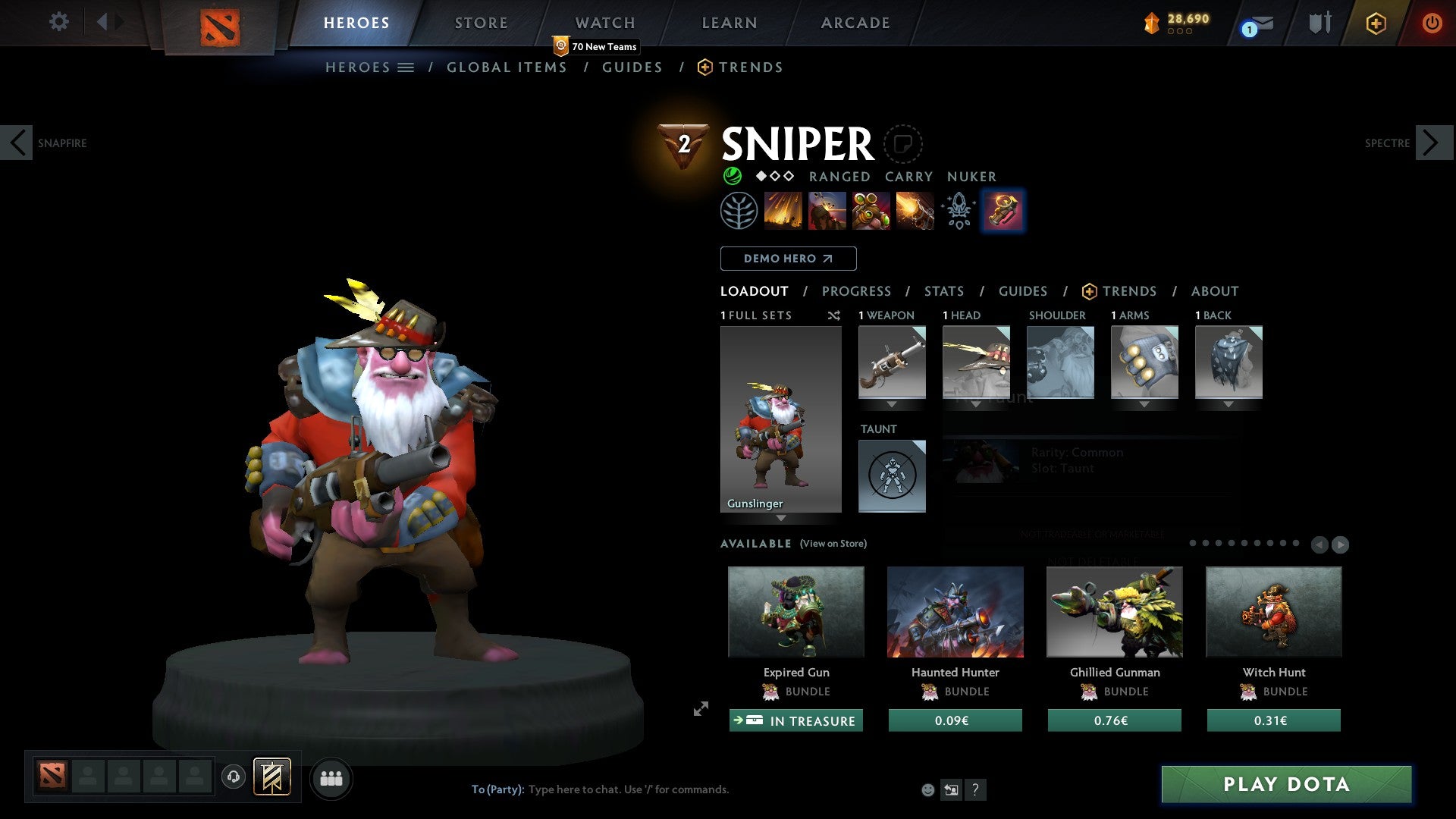This screenshot has width=1456, height=819.
Task: Open the About tab for Sniper
Action: (1214, 291)
